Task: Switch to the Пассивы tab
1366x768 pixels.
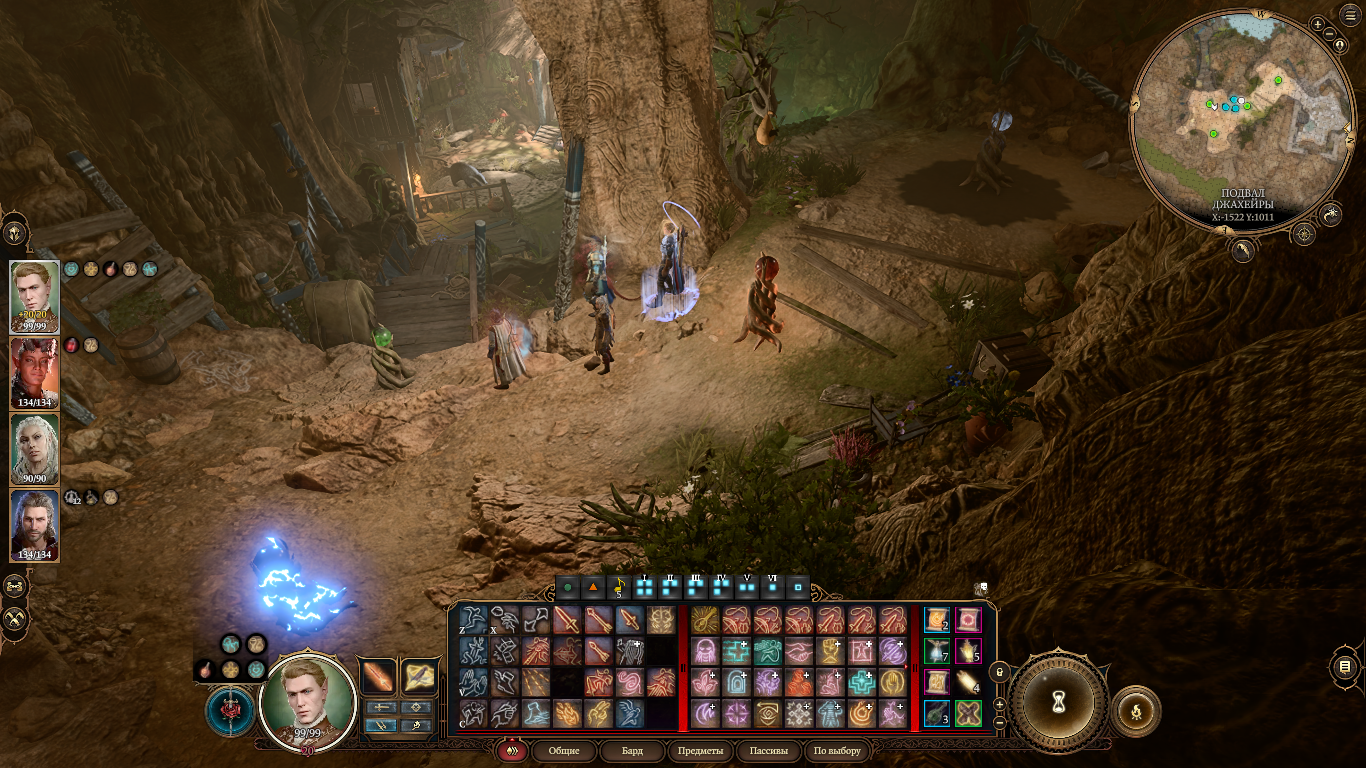Action: coord(768,750)
